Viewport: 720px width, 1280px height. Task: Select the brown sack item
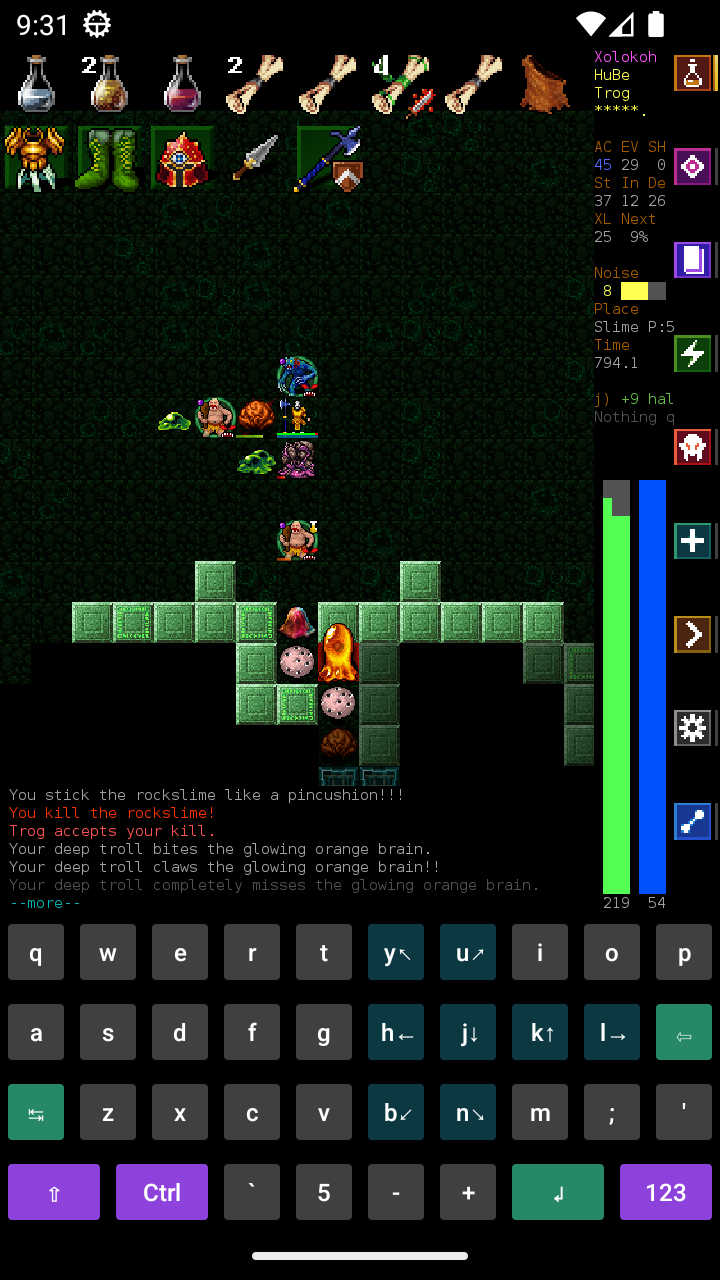tap(544, 83)
